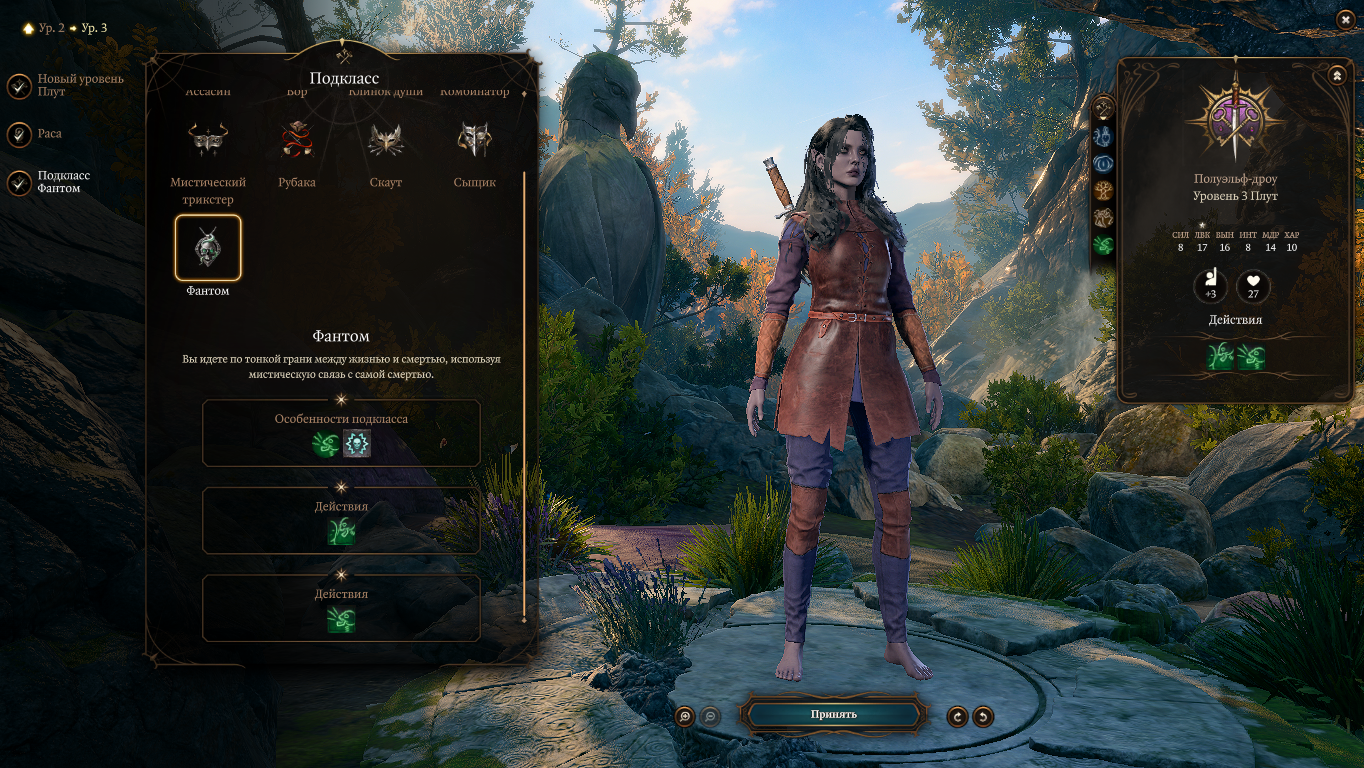Screen dimensions: 1364x768
Task: Close the level-up screen
Action: pyautogui.click(x=1344, y=19)
